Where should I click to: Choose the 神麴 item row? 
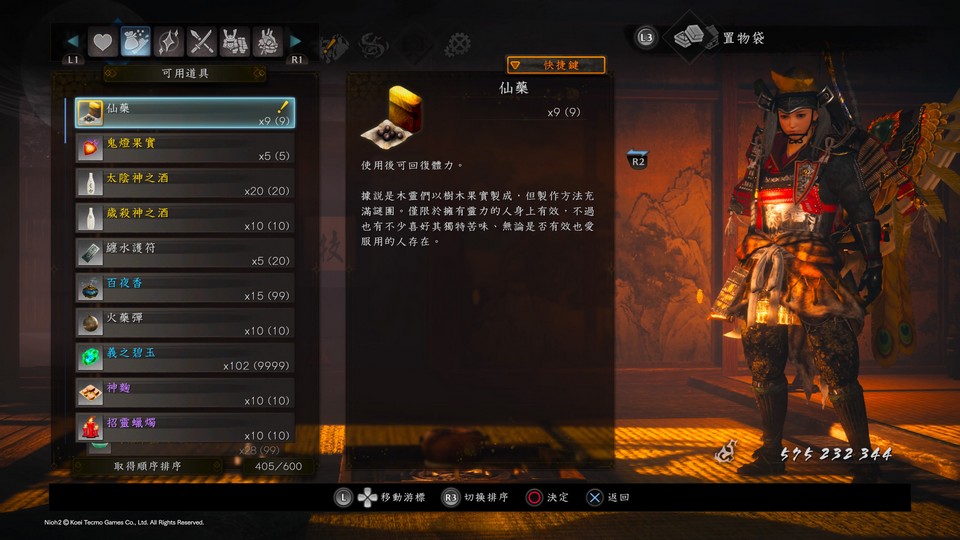(185, 393)
